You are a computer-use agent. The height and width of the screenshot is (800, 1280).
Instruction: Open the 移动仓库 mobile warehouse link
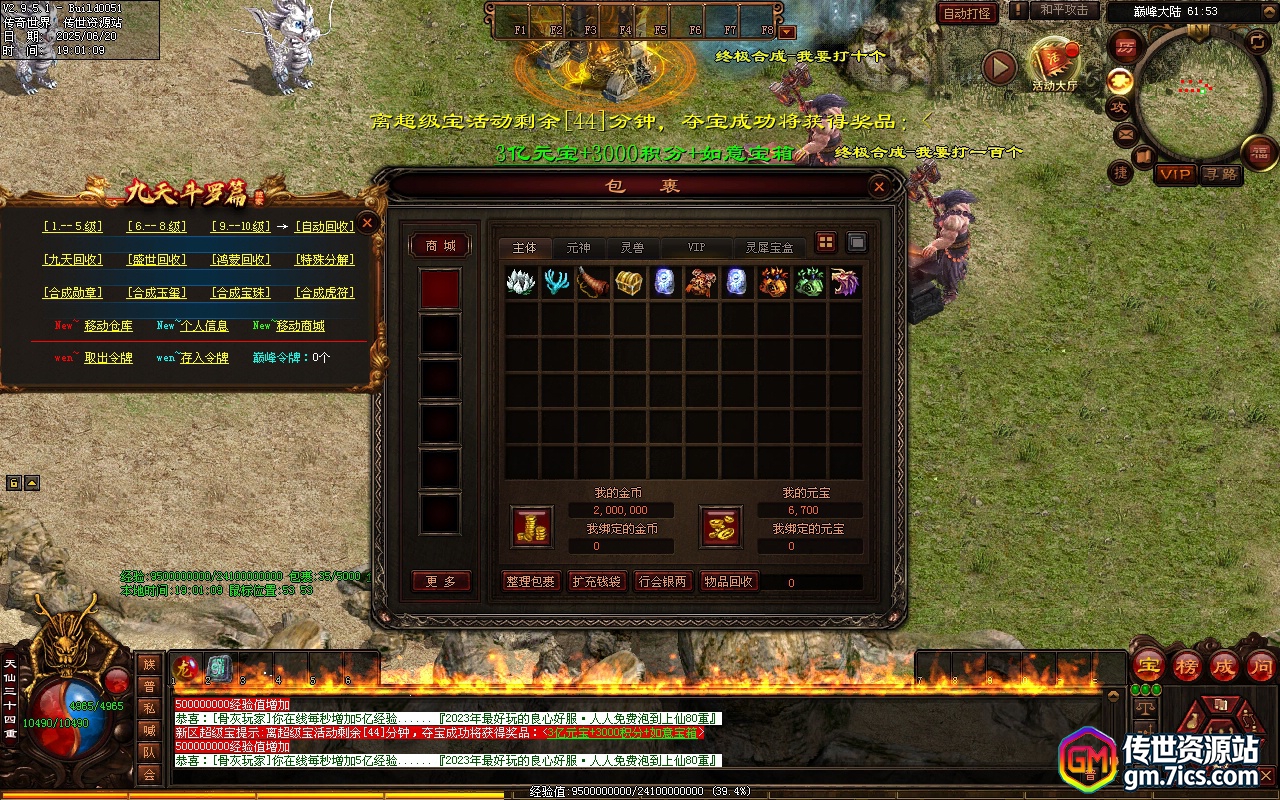108,326
